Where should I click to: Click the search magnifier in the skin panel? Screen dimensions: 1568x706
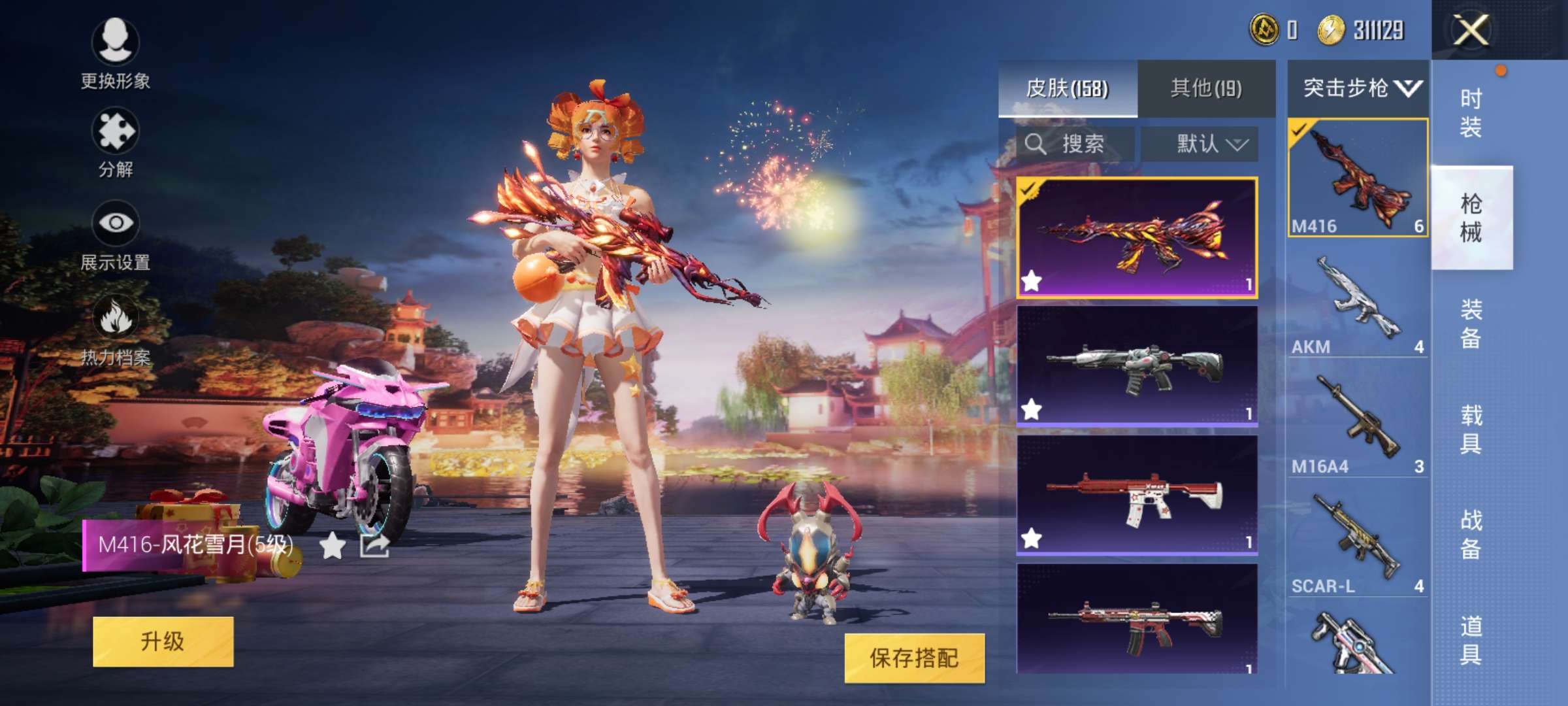click(1036, 144)
